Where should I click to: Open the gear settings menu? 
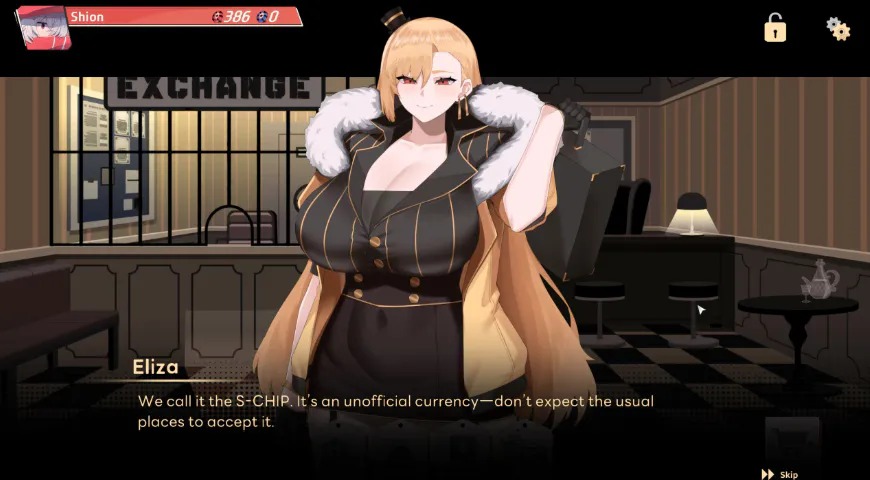coord(838,28)
